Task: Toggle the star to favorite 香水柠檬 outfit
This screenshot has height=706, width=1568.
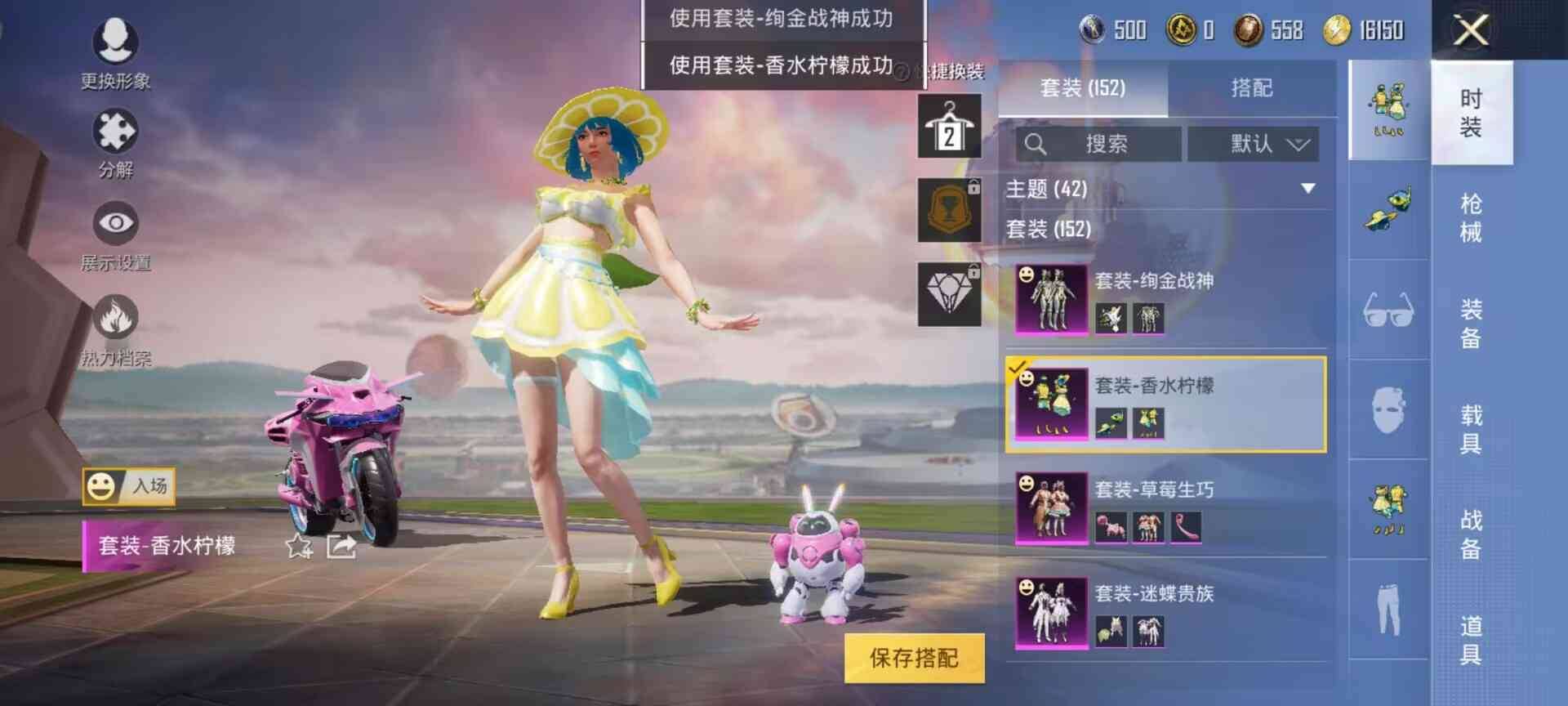Action: point(297,546)
